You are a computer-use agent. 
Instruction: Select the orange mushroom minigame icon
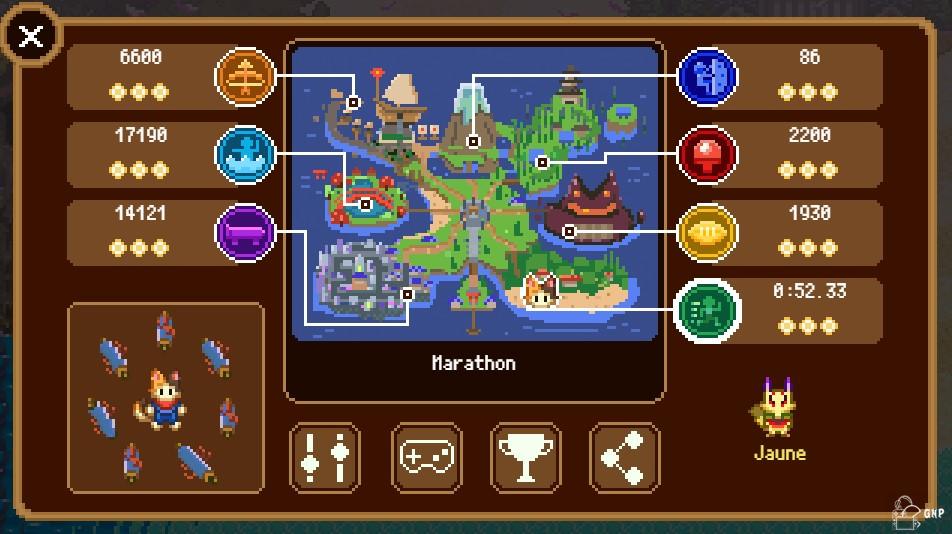(x=245, y=76)
